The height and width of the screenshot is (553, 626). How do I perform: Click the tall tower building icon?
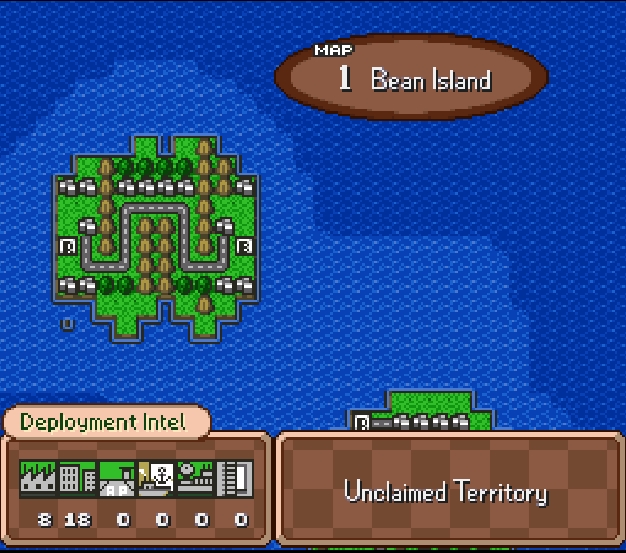coord(236,479)
